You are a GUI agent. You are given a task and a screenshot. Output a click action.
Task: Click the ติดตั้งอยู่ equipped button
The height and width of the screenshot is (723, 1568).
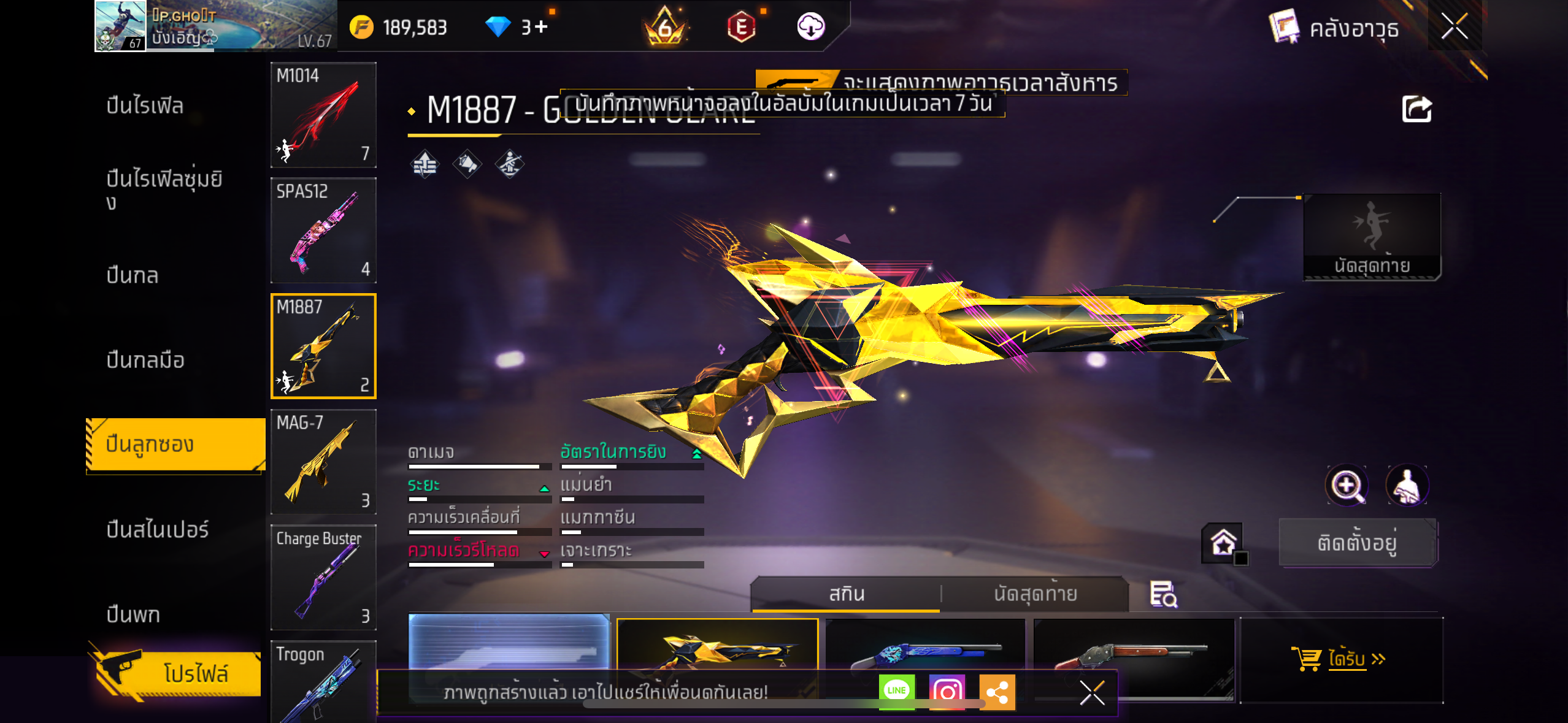[1357, 543]
